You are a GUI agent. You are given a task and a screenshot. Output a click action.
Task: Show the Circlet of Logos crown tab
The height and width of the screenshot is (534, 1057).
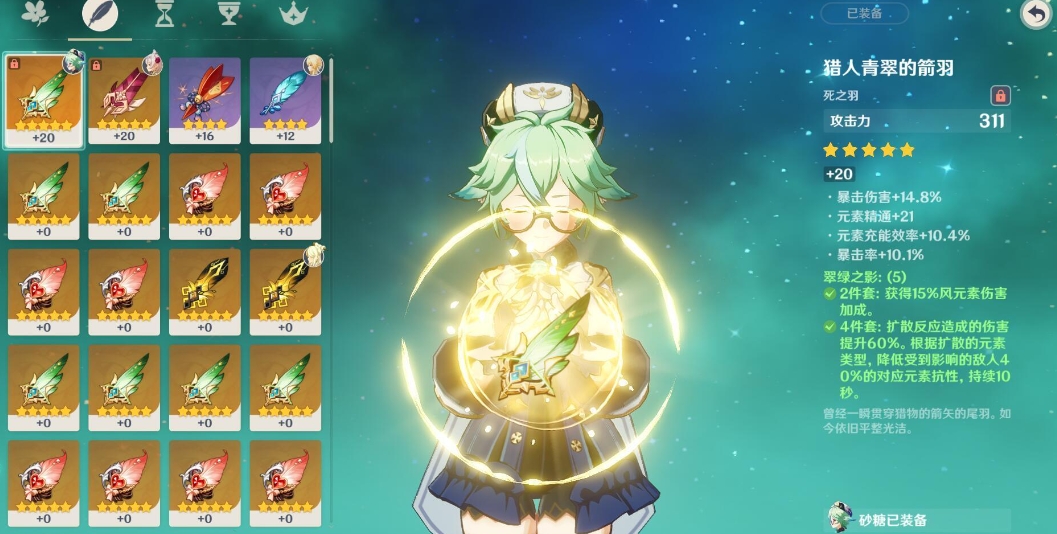[293, 14]
